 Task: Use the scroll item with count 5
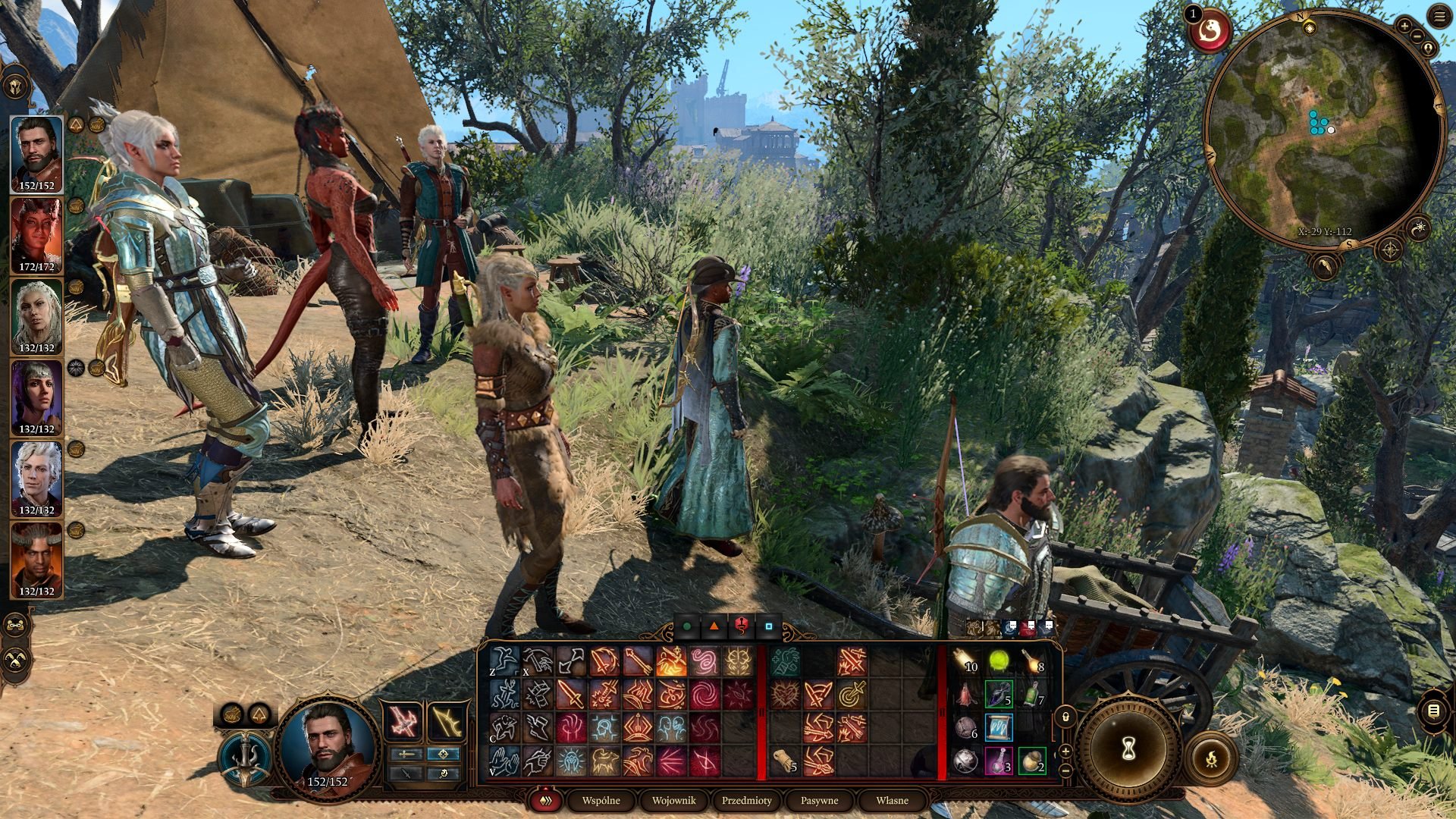click(785, 761)
